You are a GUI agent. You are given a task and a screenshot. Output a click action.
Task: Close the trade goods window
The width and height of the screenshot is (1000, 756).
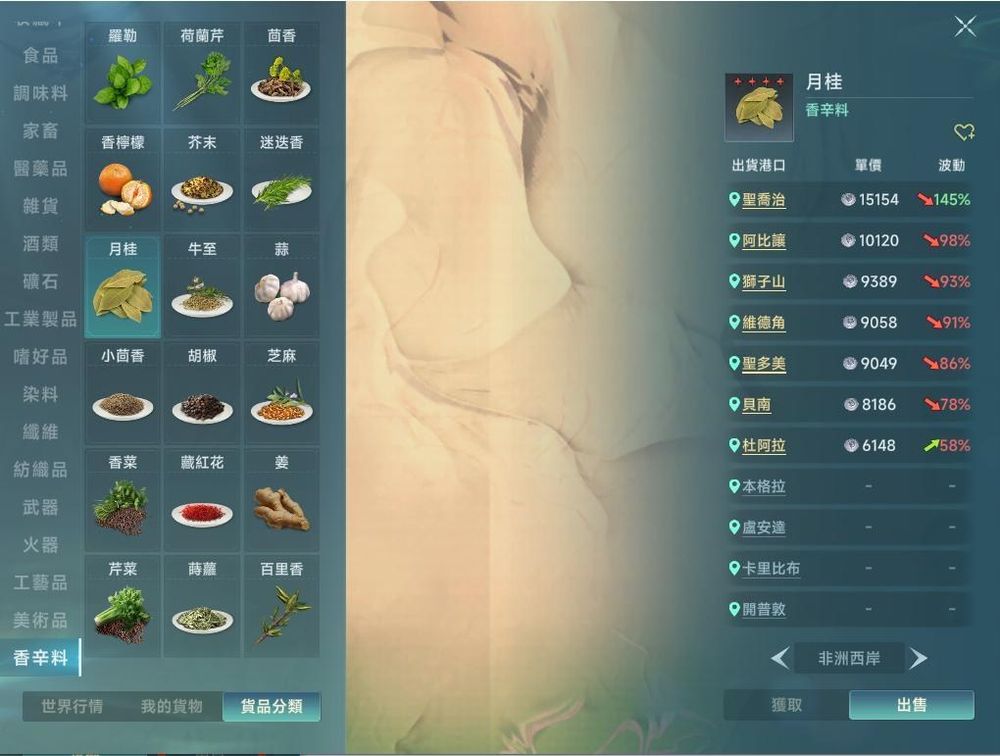(x=965, y=27)
